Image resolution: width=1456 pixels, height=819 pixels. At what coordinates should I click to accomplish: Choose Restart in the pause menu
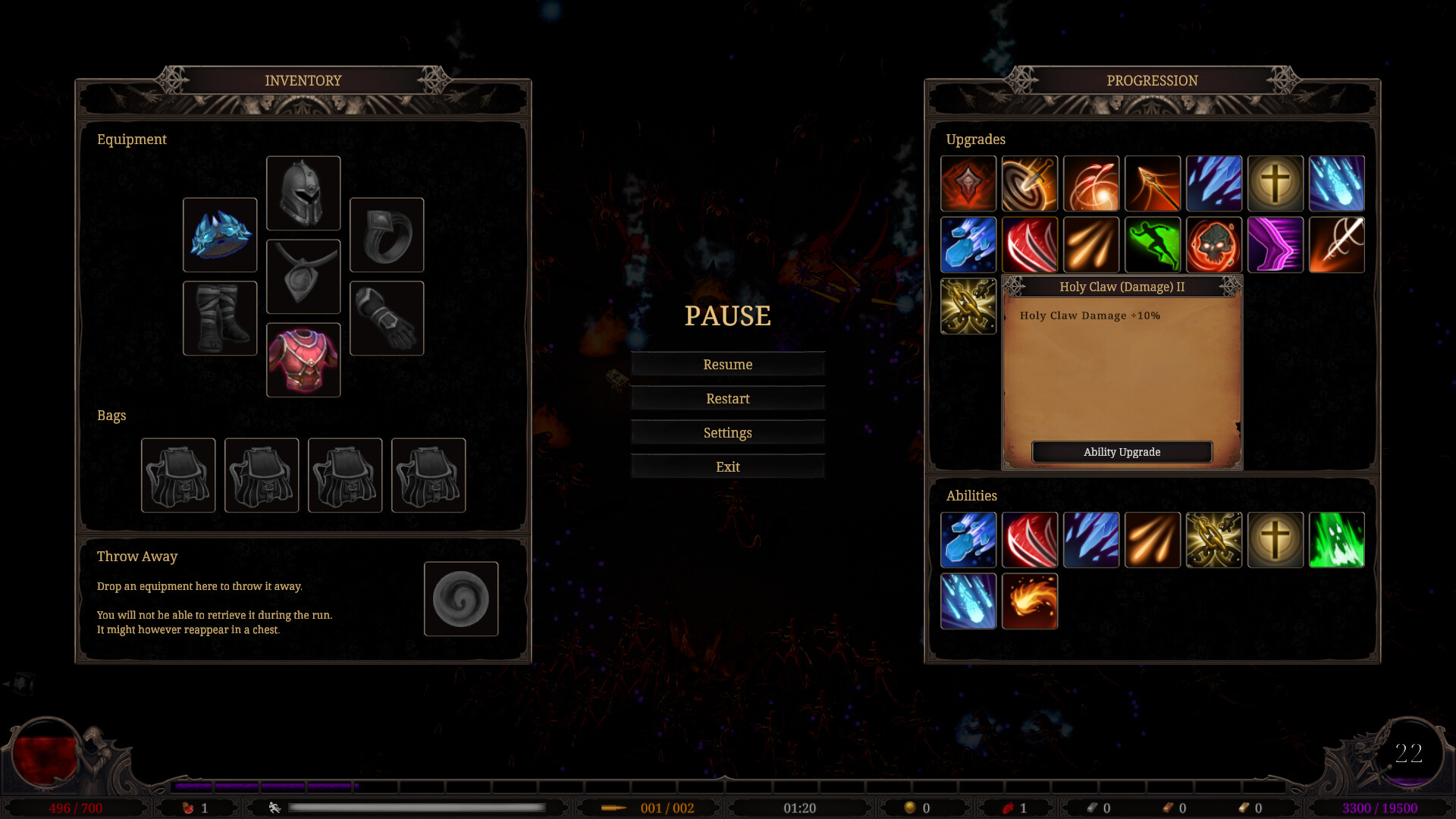pos(727,399)
